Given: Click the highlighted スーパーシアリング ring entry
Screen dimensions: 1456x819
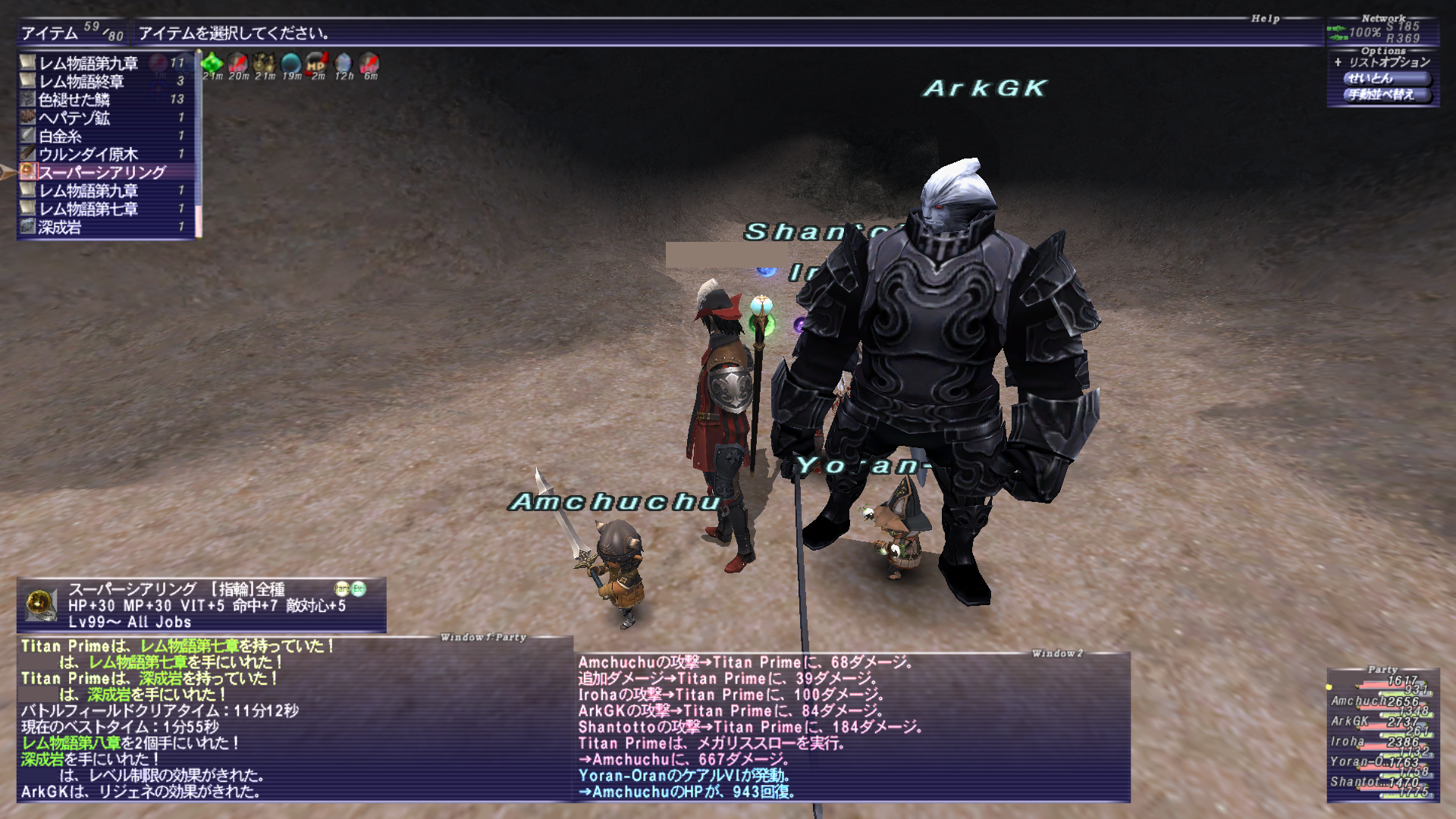Looking at the screenshot, I should [102, 172].
